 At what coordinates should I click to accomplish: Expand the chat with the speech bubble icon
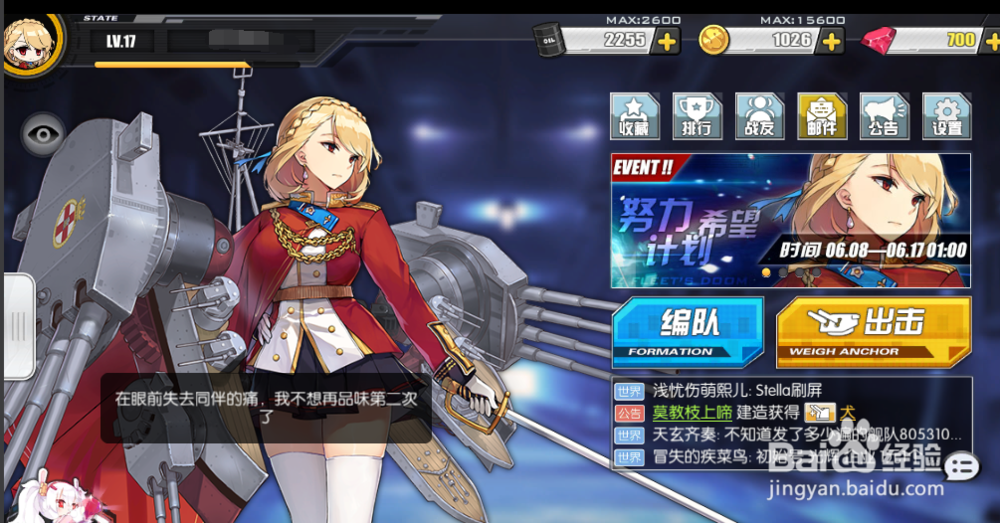[962, 466]
